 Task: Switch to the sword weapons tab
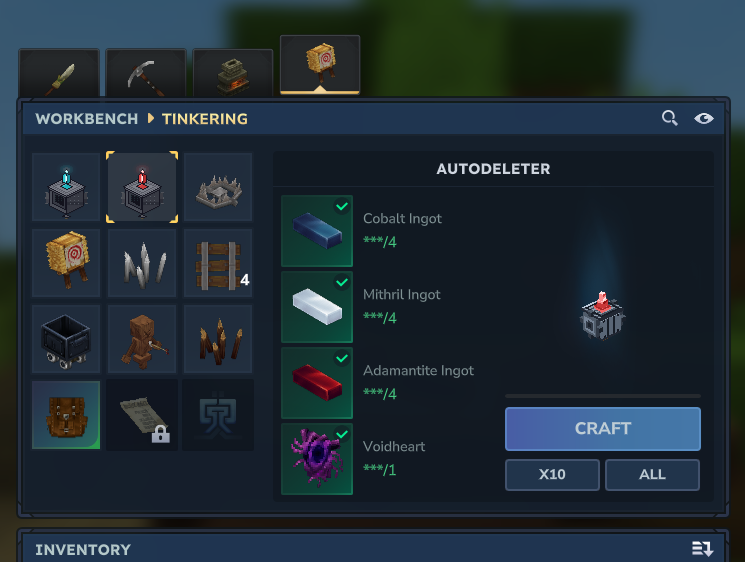(x=59, y=73)
